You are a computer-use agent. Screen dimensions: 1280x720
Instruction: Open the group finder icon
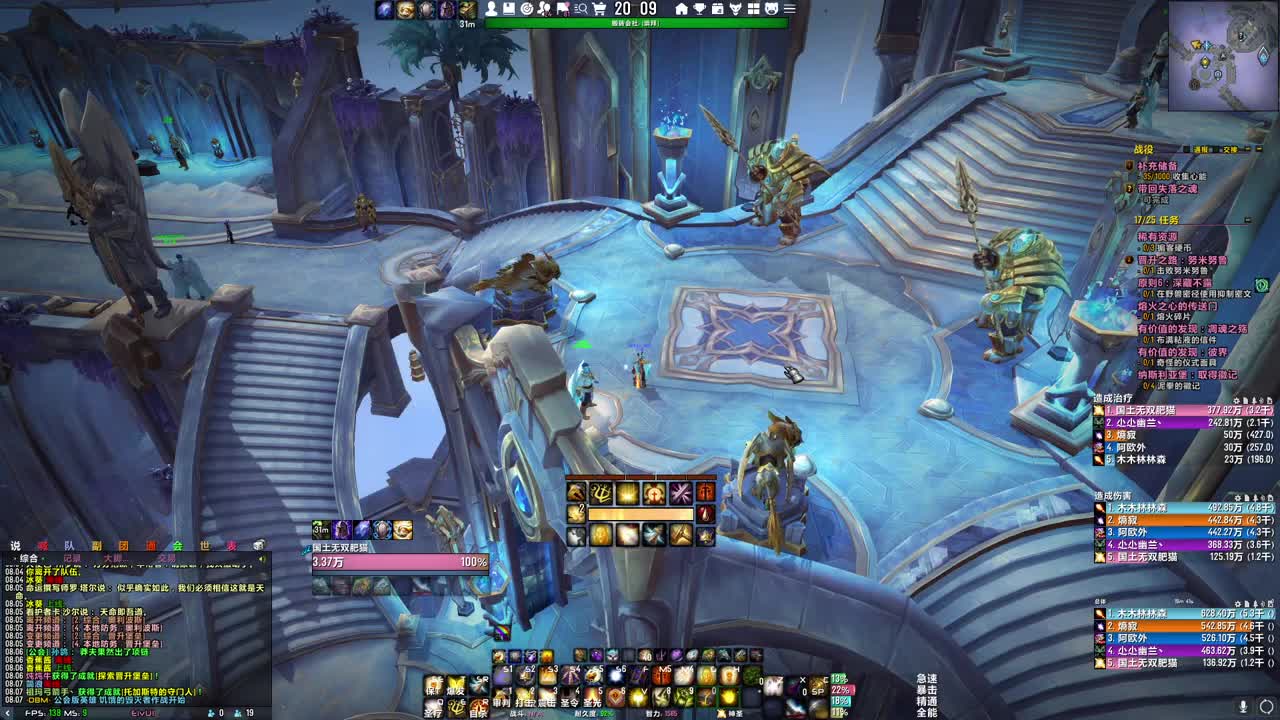[582, 8]
